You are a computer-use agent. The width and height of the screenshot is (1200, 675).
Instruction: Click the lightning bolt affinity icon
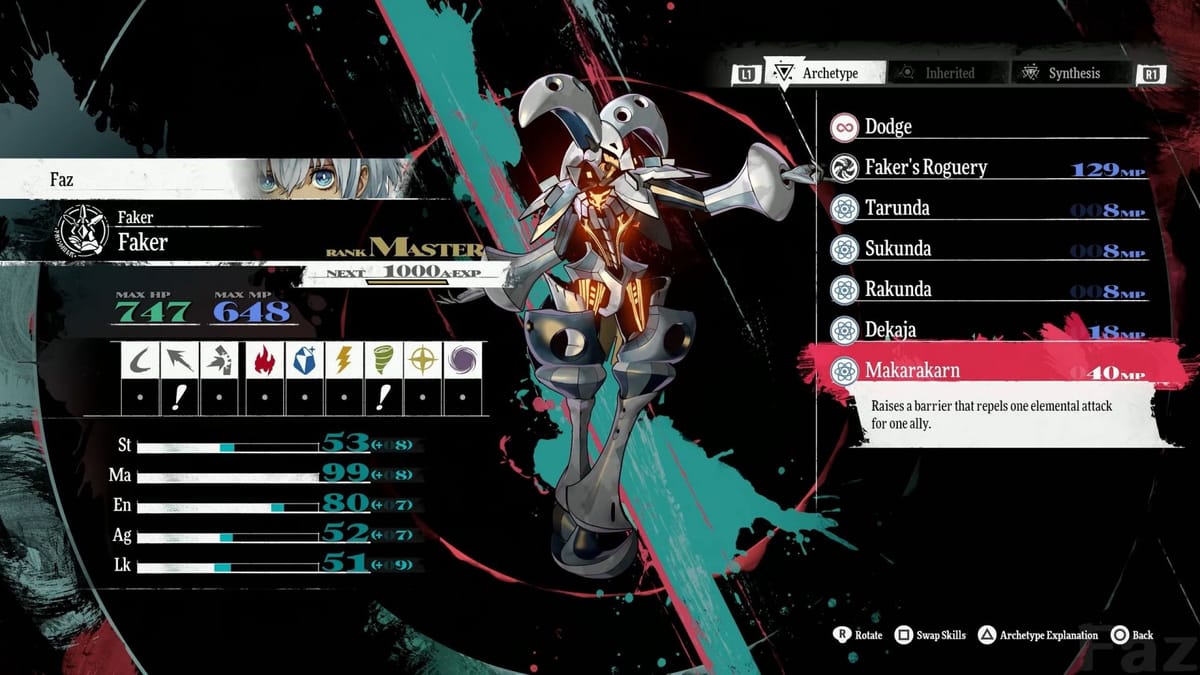343,360
